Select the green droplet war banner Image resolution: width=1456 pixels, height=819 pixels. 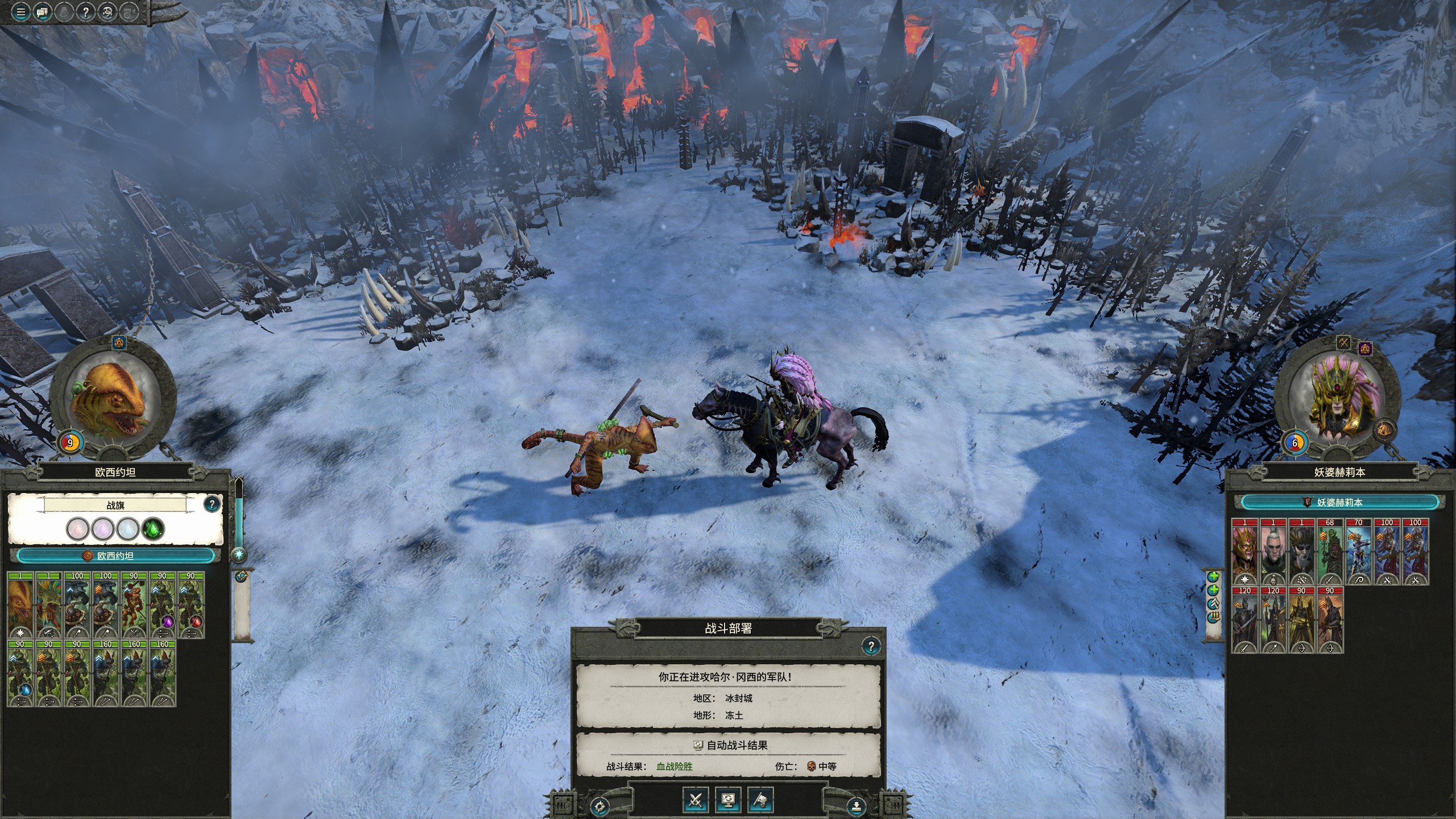coord(152,529)
